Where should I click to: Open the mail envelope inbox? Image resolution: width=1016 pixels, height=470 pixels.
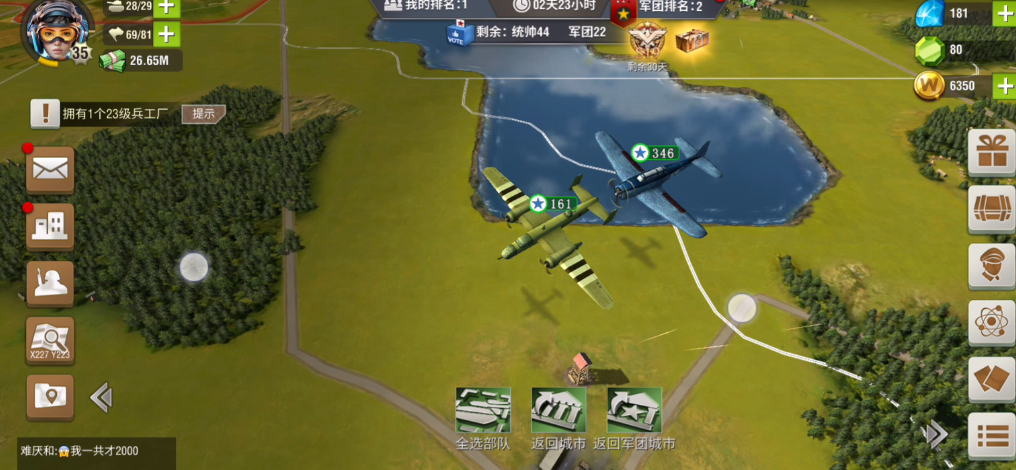click(x=50, y=169)
